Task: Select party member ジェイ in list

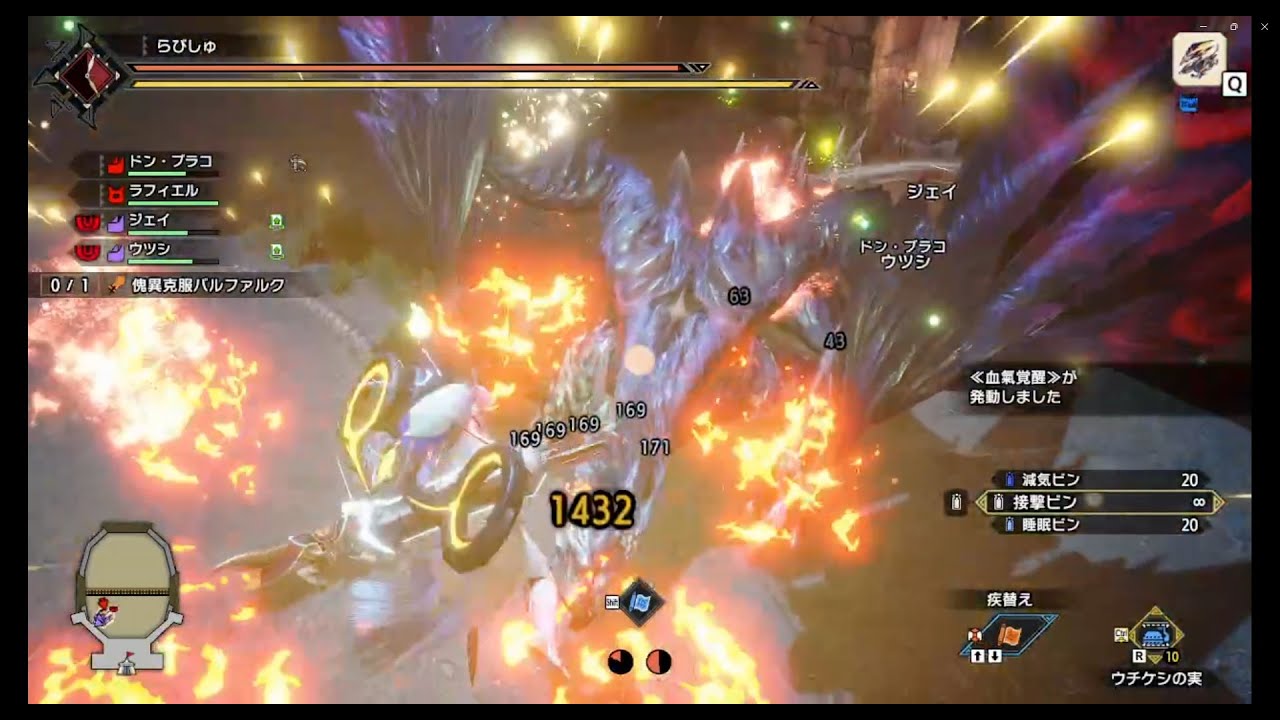Action: (x=149, y=221)
